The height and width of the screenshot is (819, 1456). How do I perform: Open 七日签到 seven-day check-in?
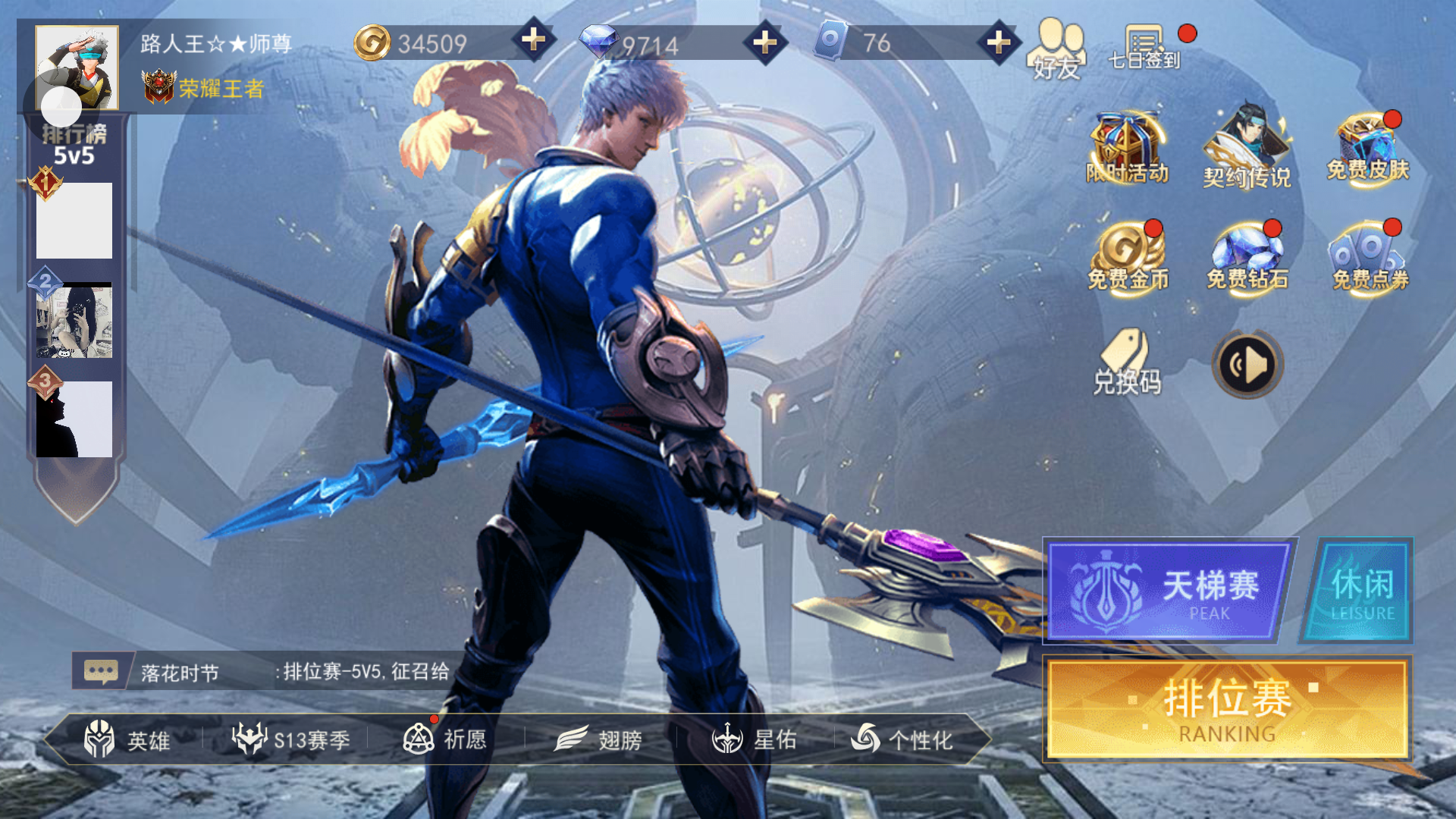click(x=1144, y=47)
